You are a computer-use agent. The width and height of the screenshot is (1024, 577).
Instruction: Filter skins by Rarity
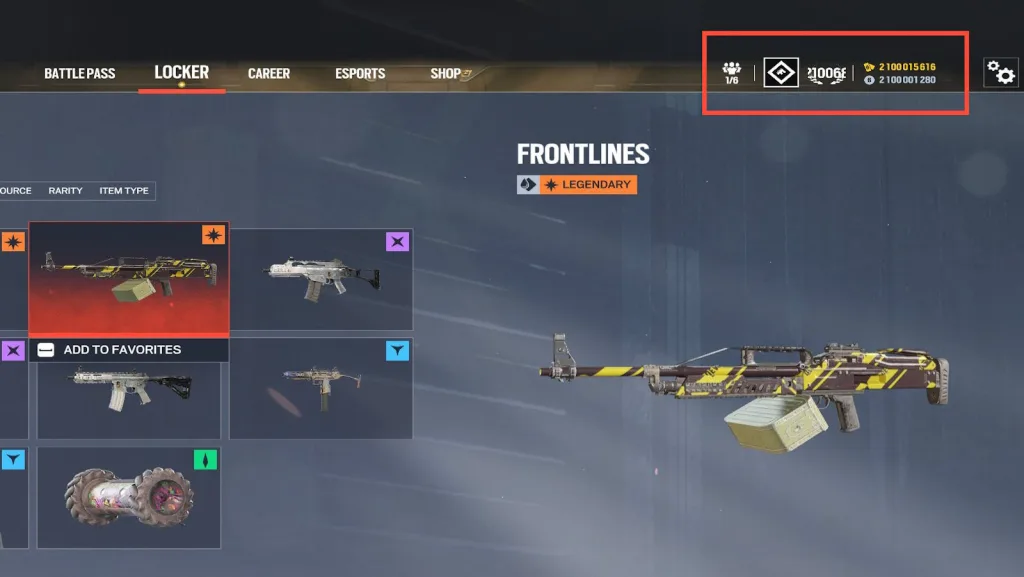click(x=65, y=191)
